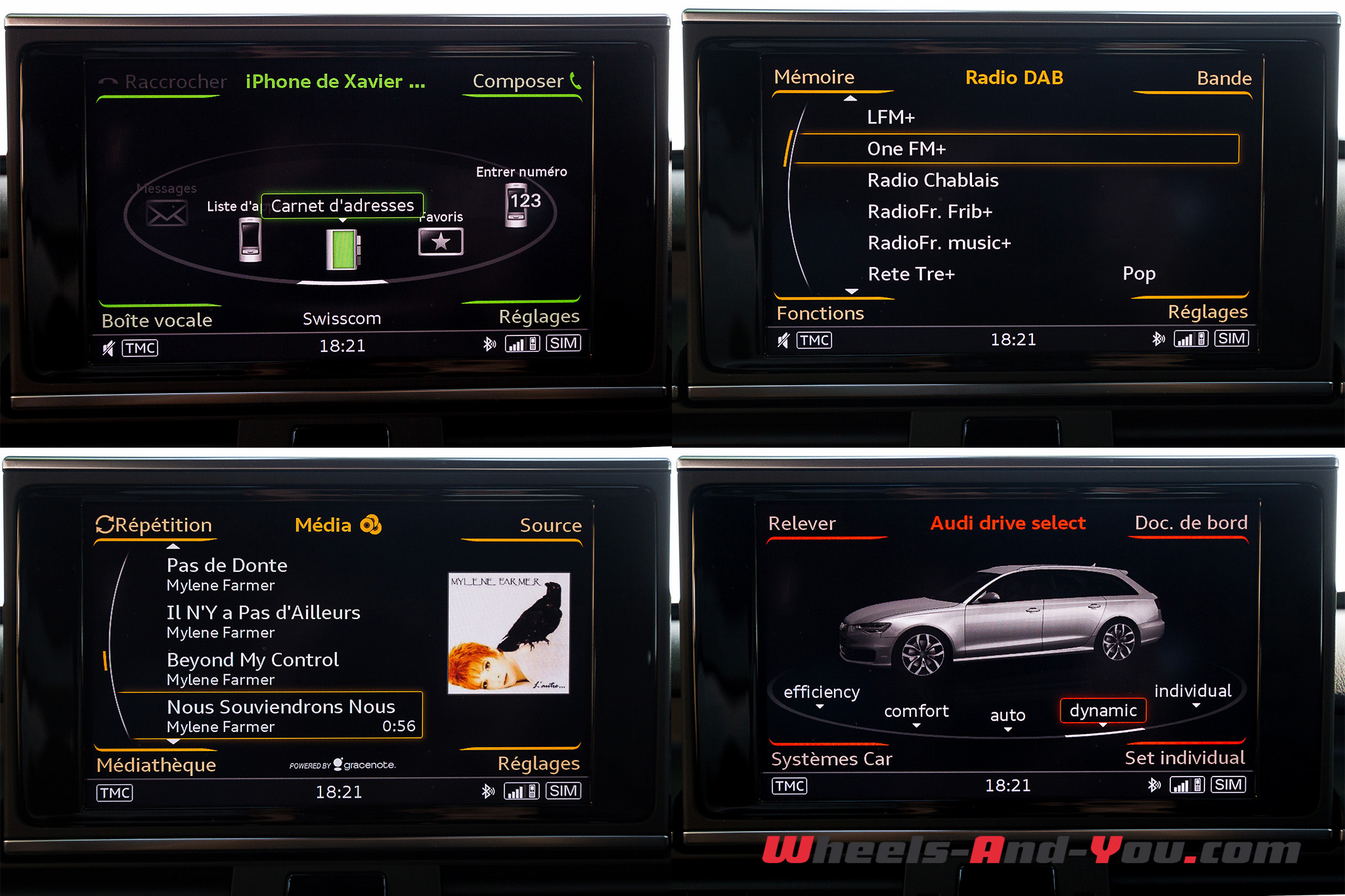The height and width of the screenshot is (896, 1345).
Task: Click the up arrow above LFM+
Action: coord(852,97)
